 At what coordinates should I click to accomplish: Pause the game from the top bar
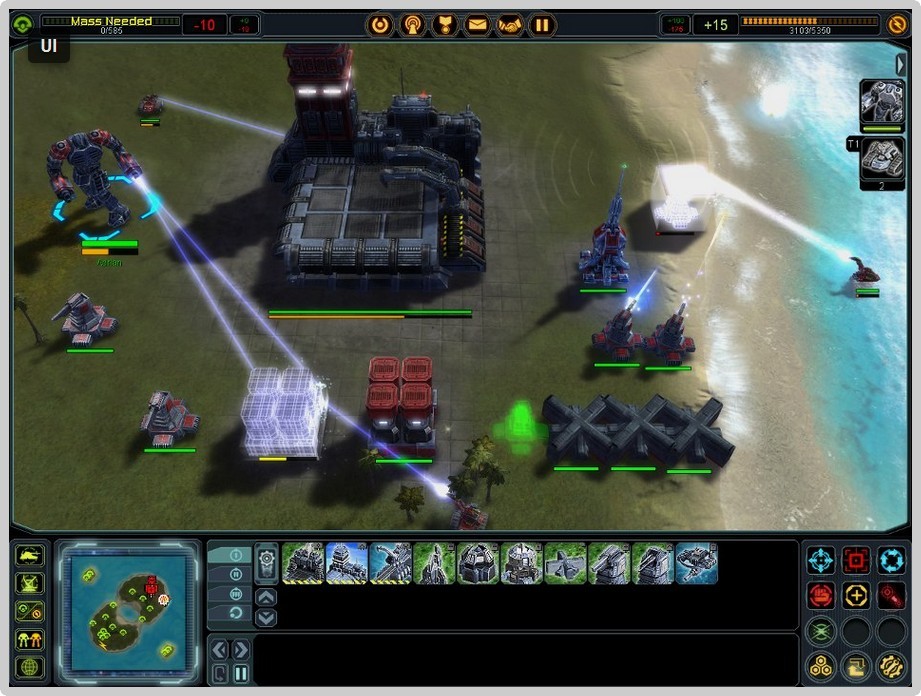coord(541,25)
